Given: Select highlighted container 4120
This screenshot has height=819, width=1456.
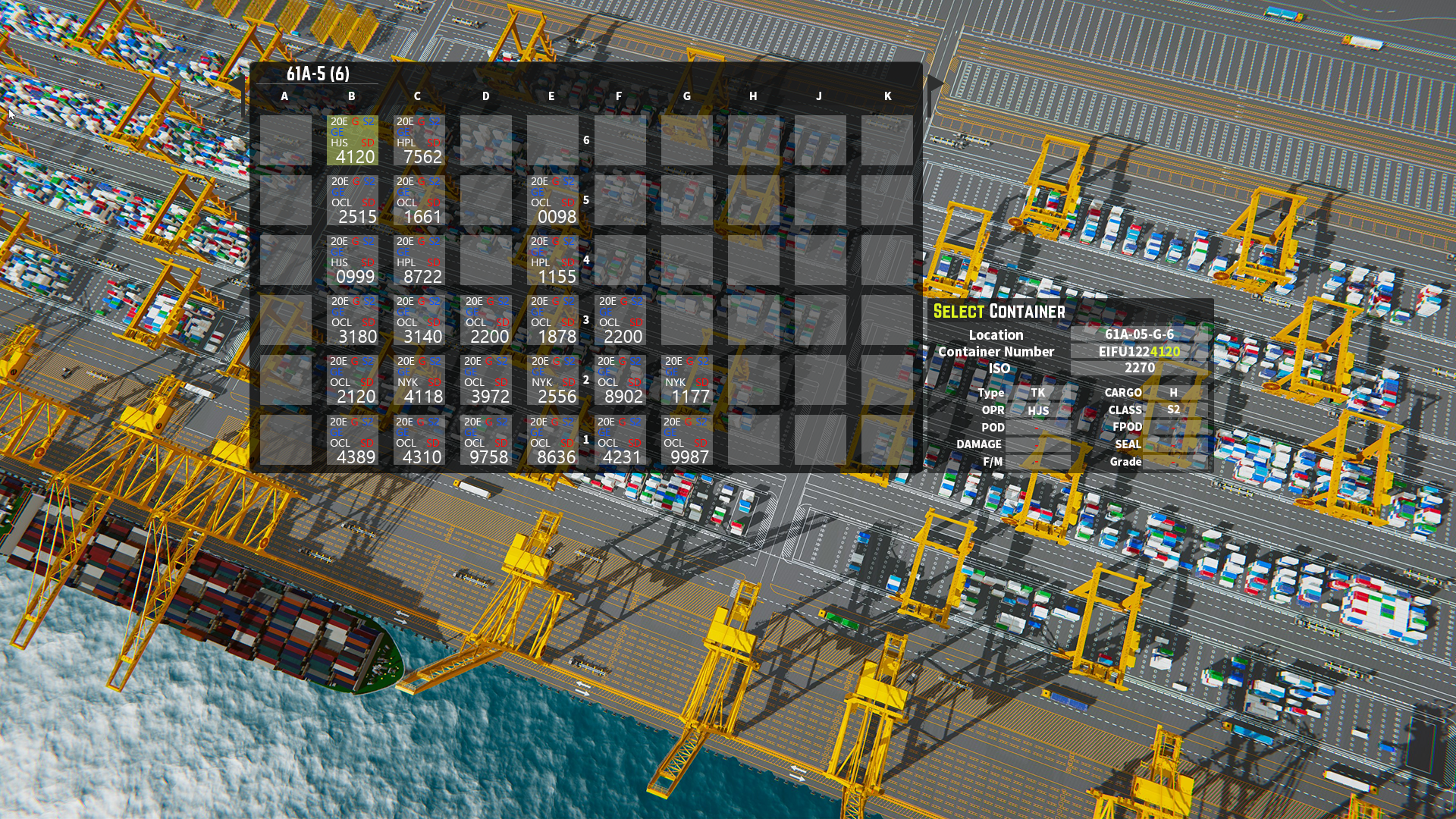Looking at the screenshot, I should click(x=352, y=140).
